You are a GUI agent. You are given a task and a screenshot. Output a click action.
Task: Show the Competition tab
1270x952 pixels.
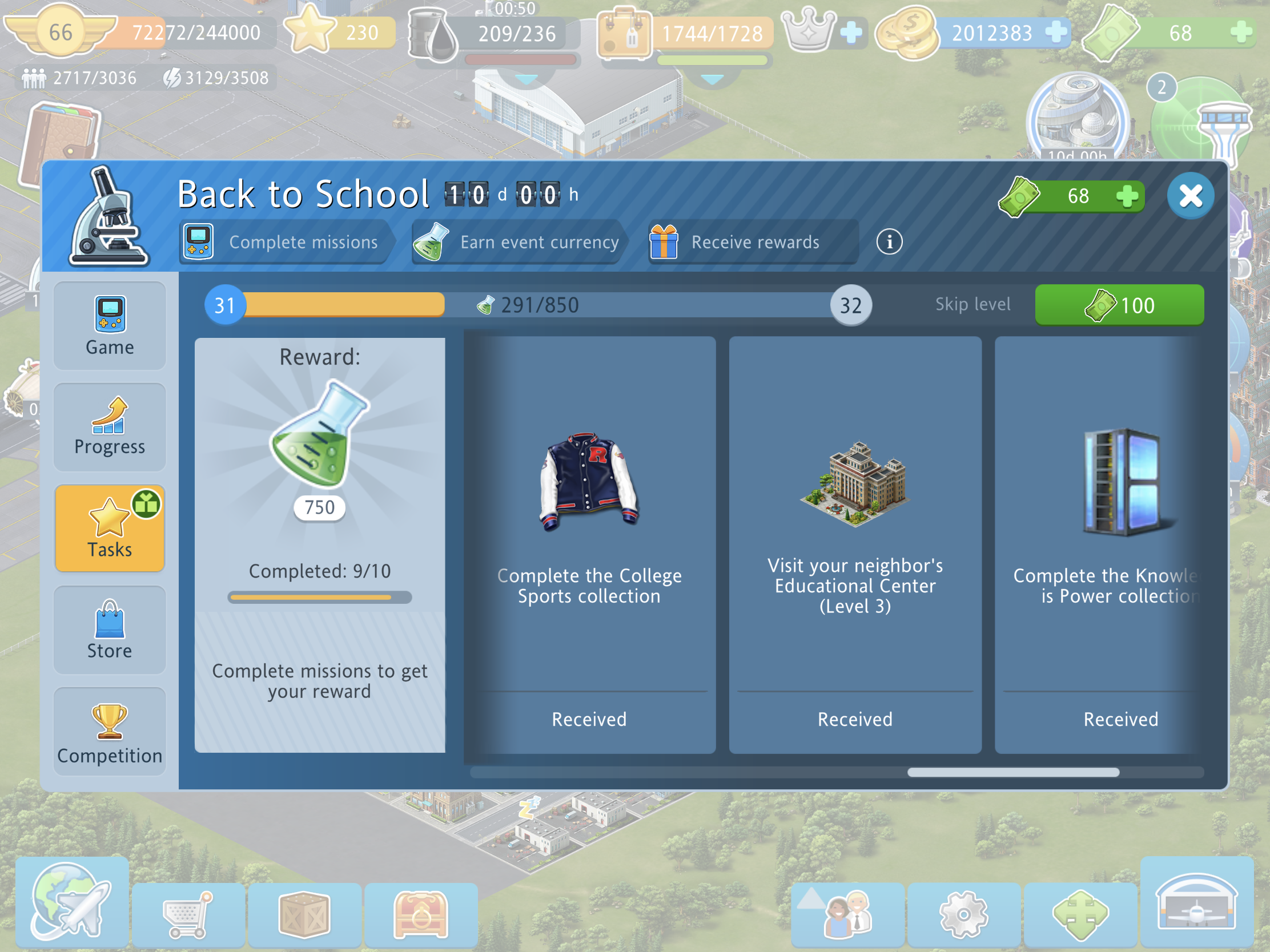110,732
